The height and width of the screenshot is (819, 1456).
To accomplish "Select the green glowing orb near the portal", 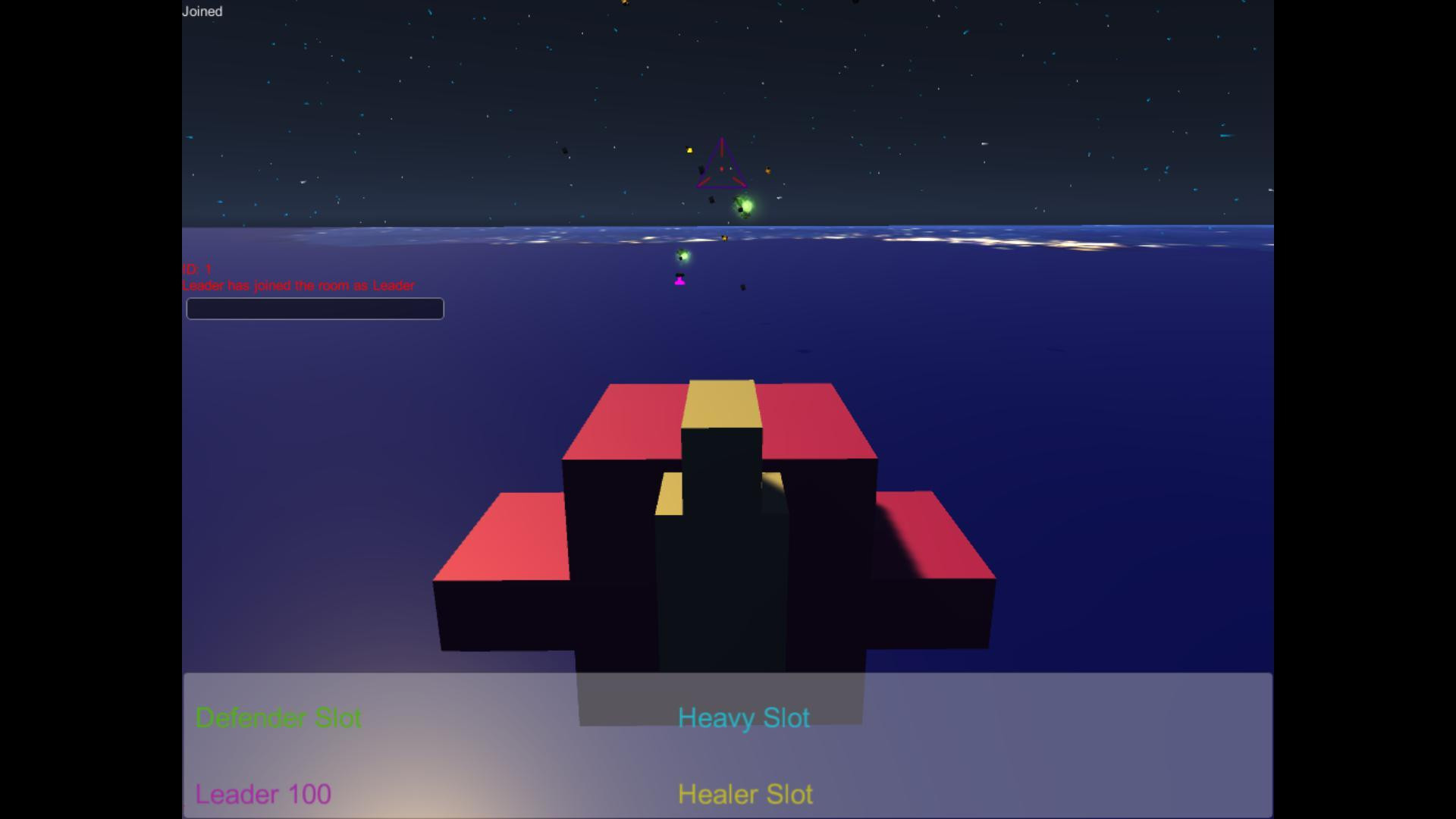I will pos(745,205).
